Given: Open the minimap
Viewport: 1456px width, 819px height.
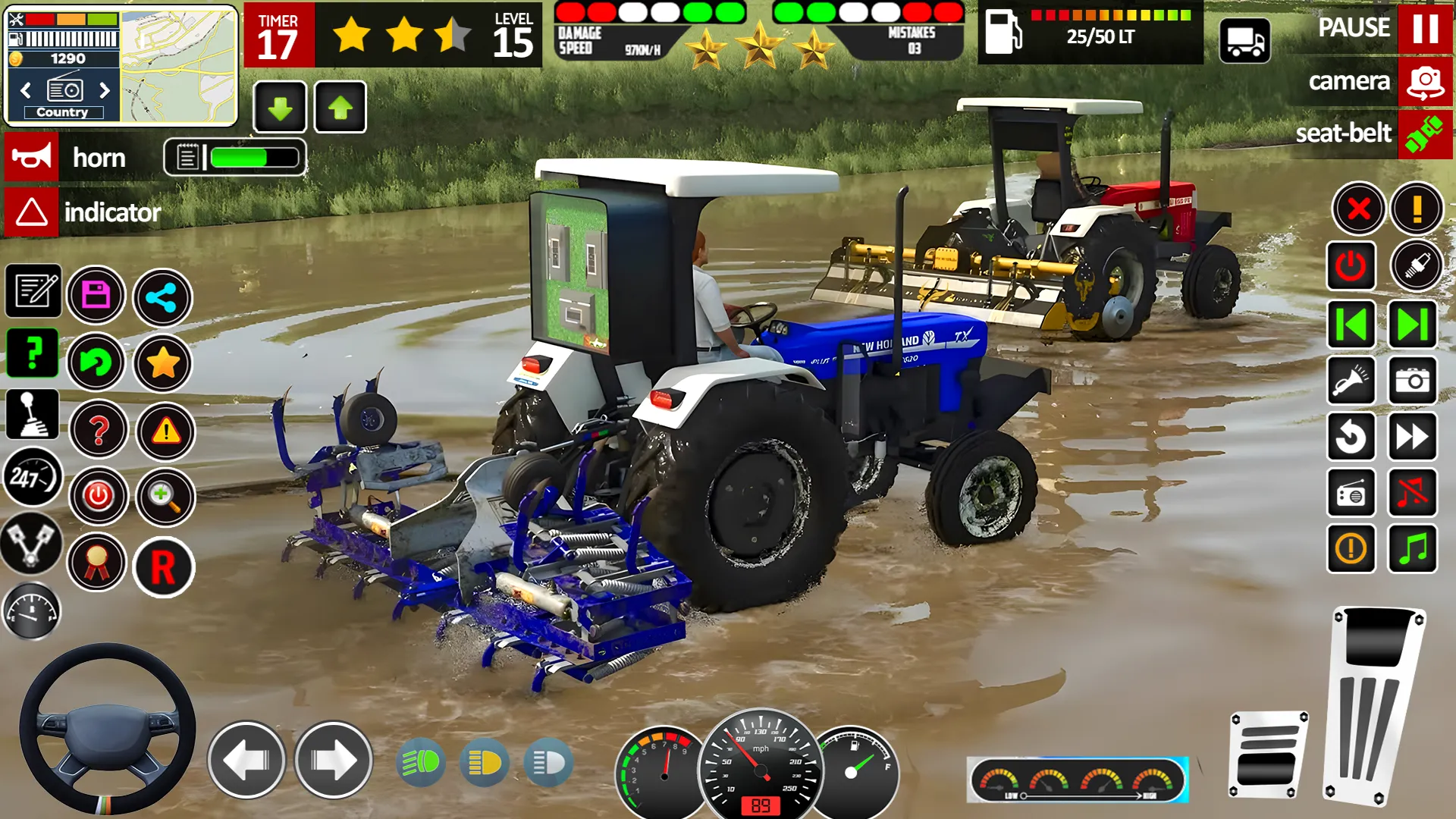Looking at the screenshot, I should 179,65.
